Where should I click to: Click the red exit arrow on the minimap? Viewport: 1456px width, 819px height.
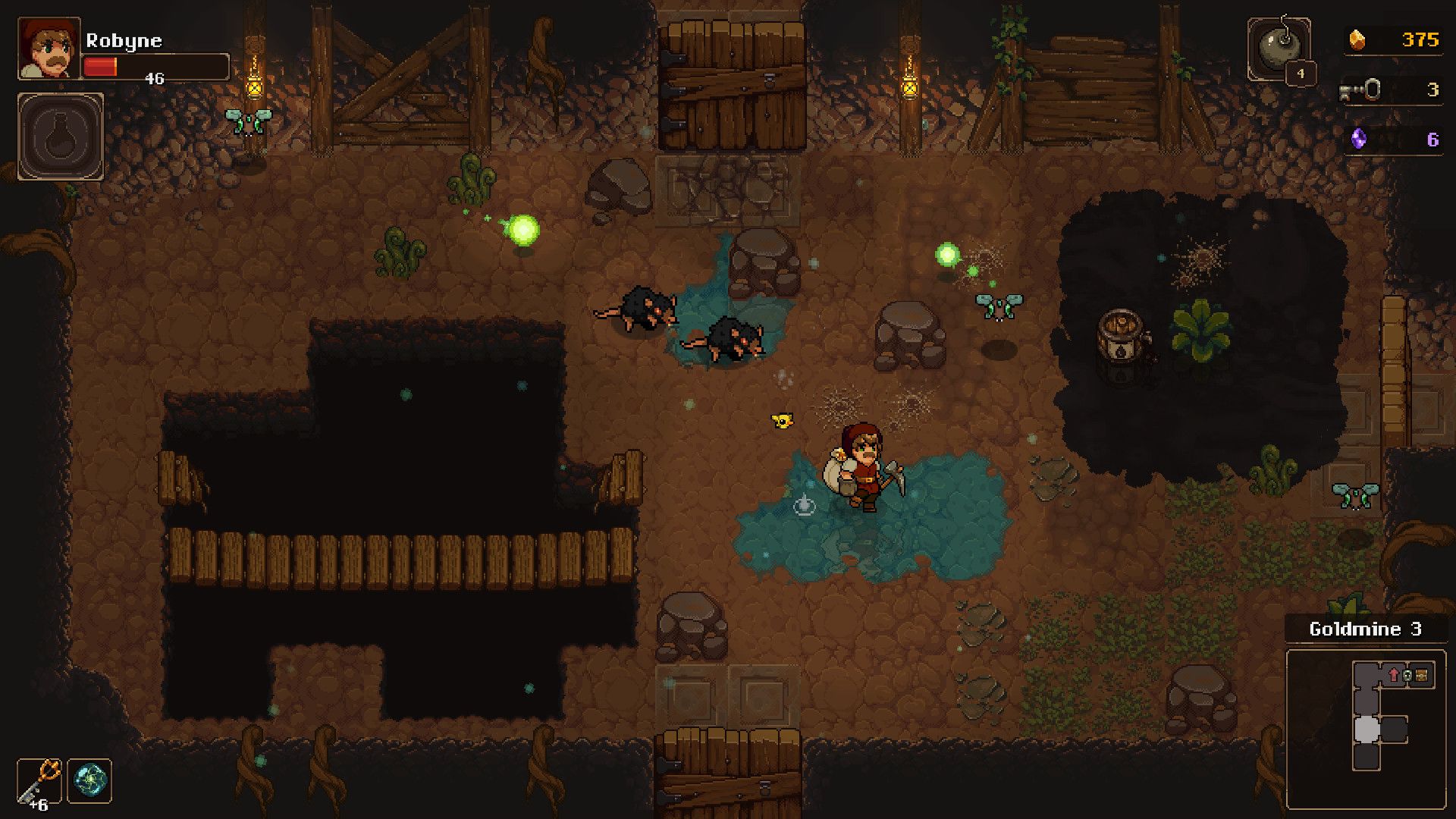pos(1393,676)
